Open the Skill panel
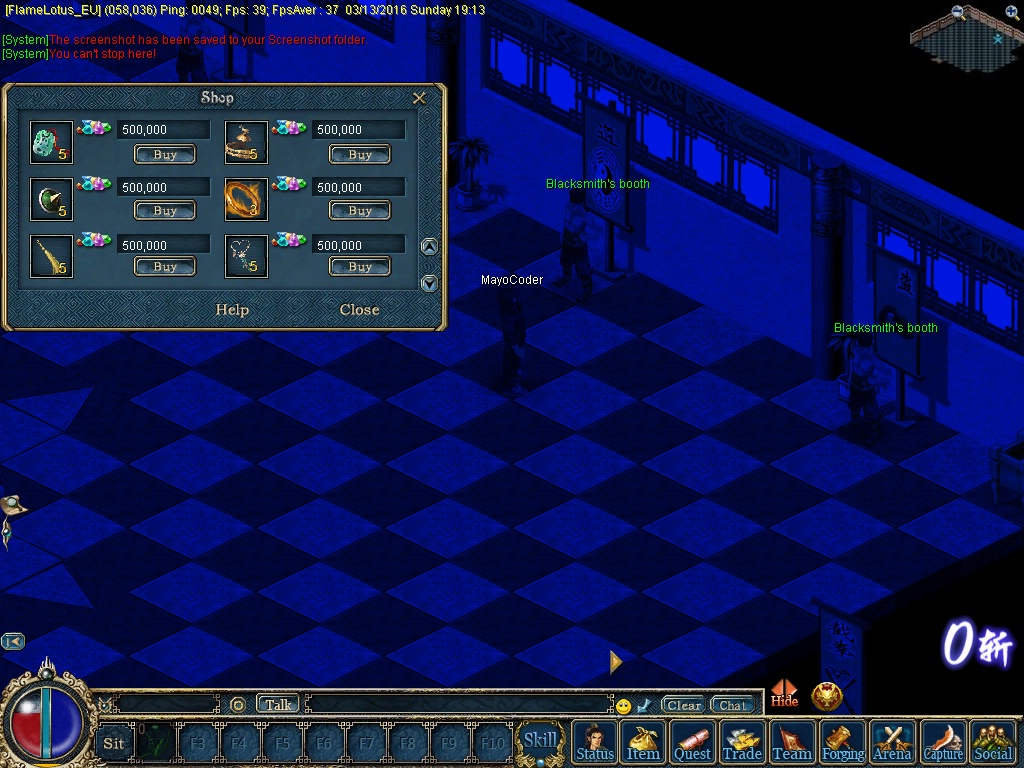 click(x=541, y=741)
